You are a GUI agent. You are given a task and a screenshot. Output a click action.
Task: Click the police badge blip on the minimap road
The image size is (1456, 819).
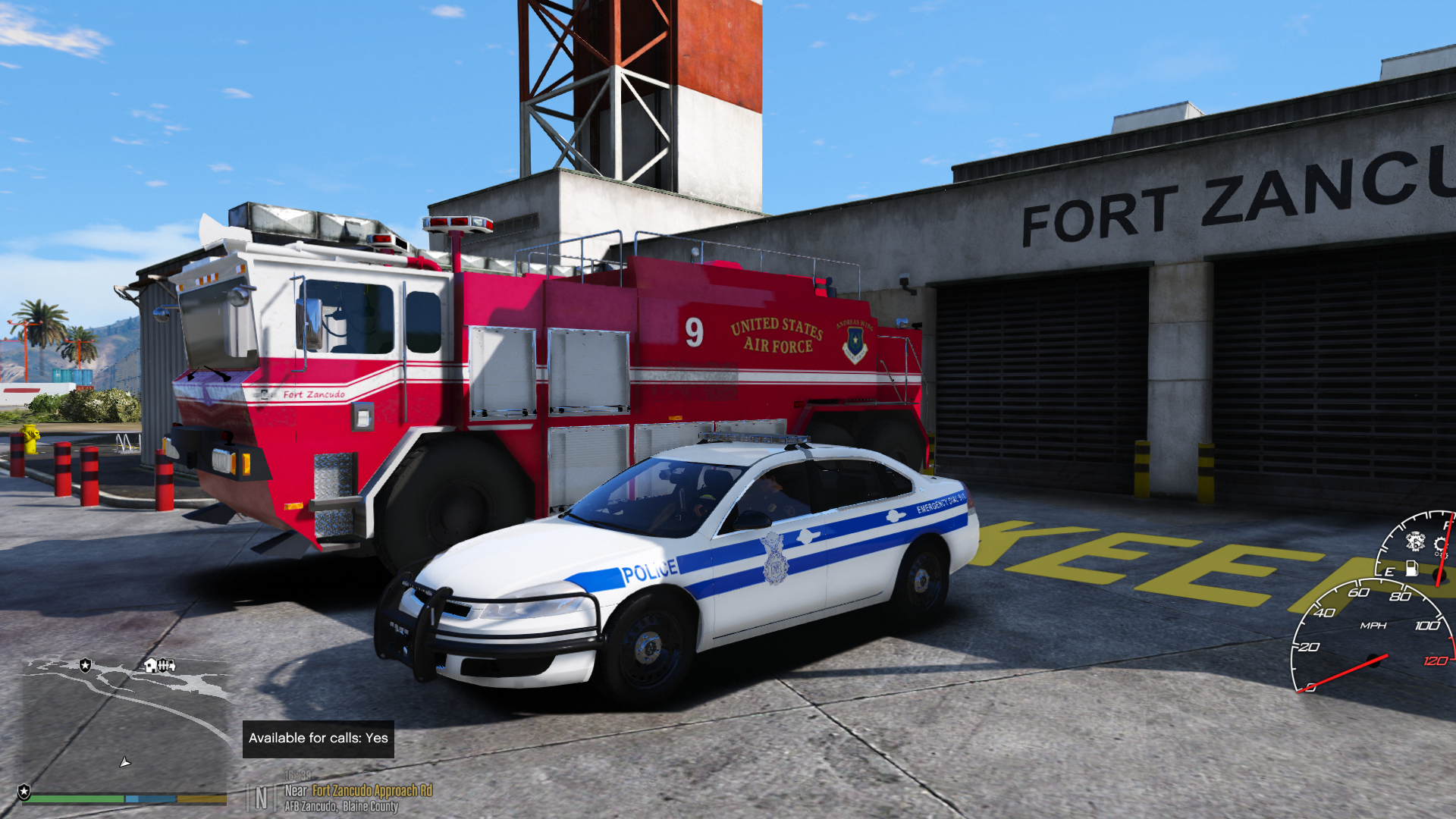pos(86,665)
